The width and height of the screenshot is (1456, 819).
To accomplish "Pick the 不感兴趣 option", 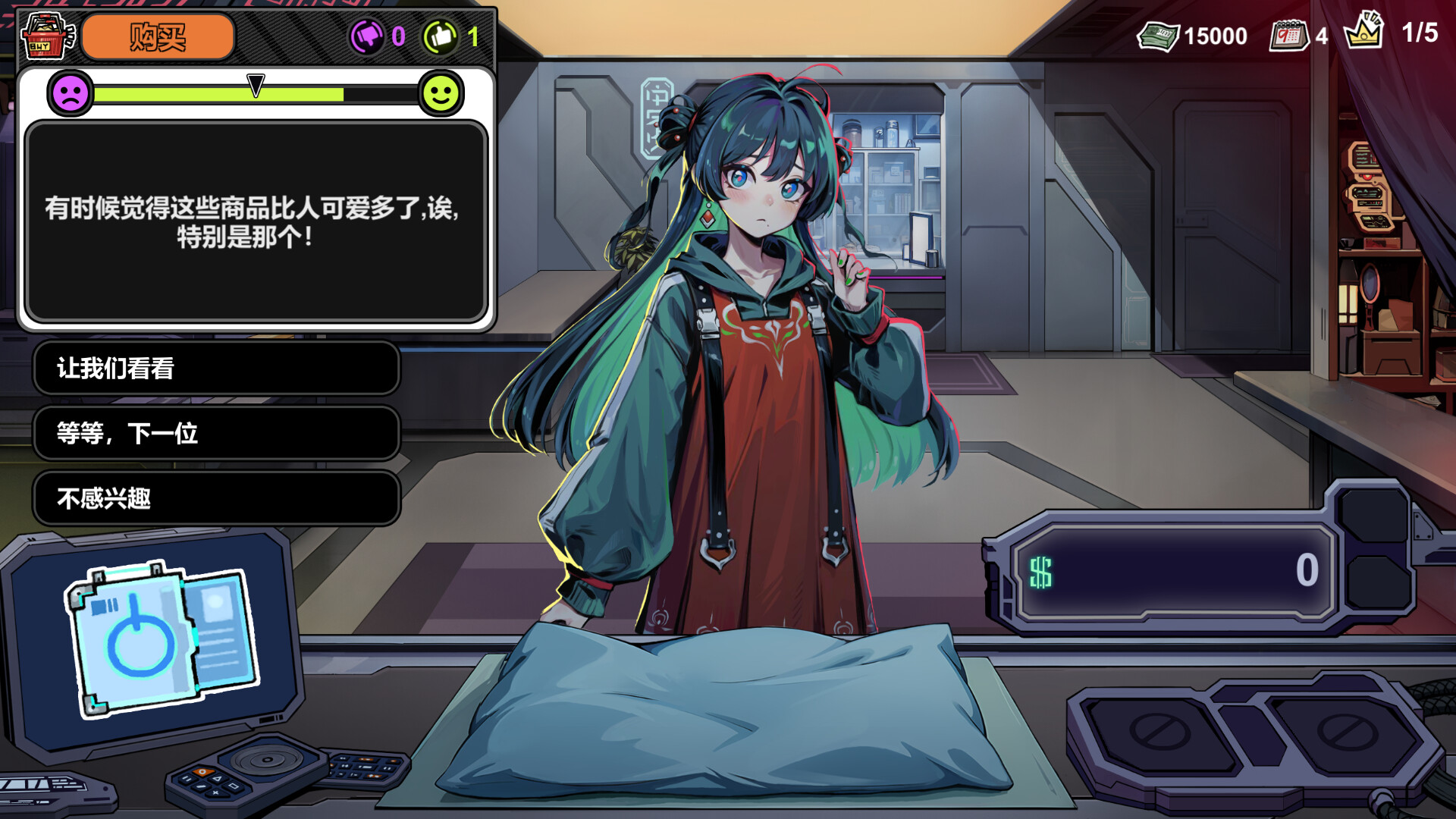I will coord(216,499).
